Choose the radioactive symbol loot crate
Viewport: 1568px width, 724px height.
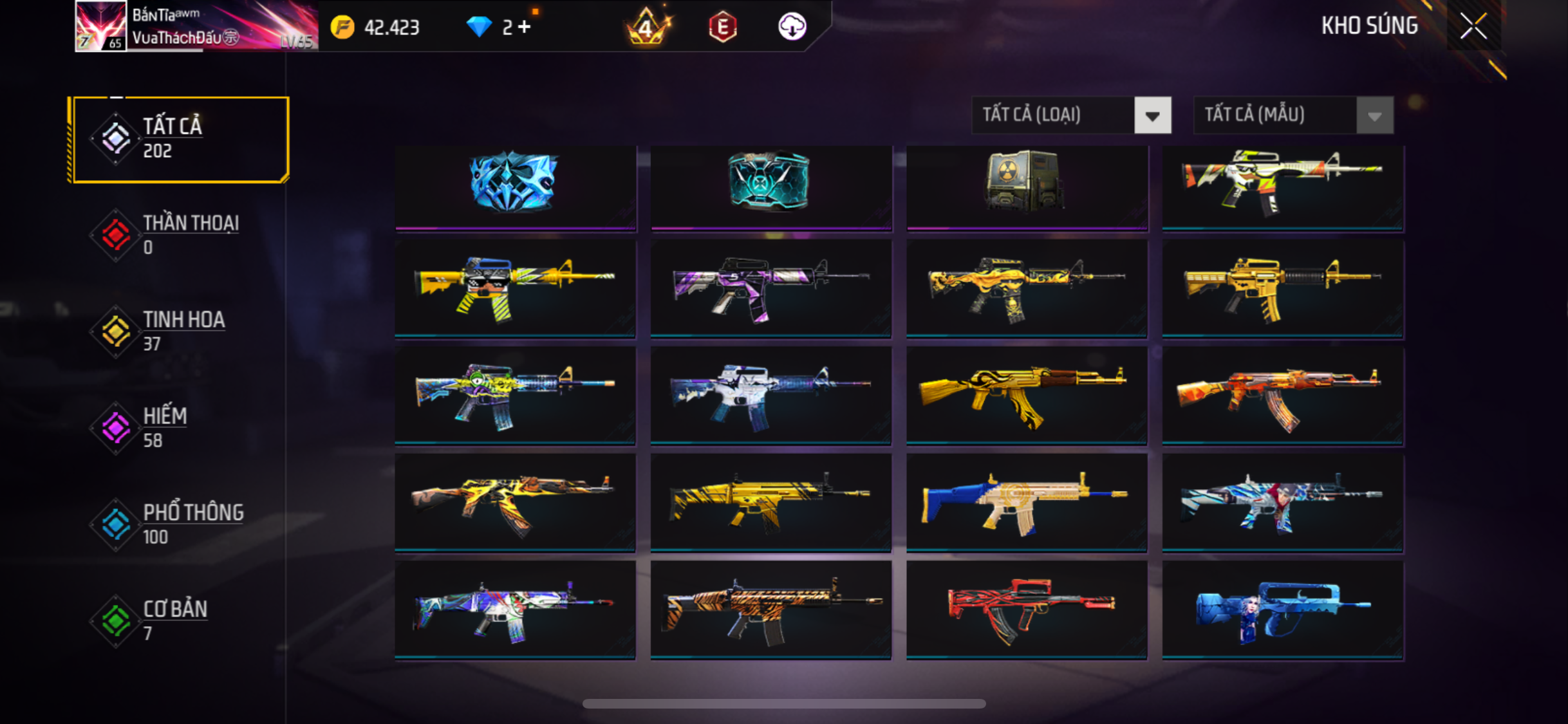pyautogui.click(x=1027, y=183)
